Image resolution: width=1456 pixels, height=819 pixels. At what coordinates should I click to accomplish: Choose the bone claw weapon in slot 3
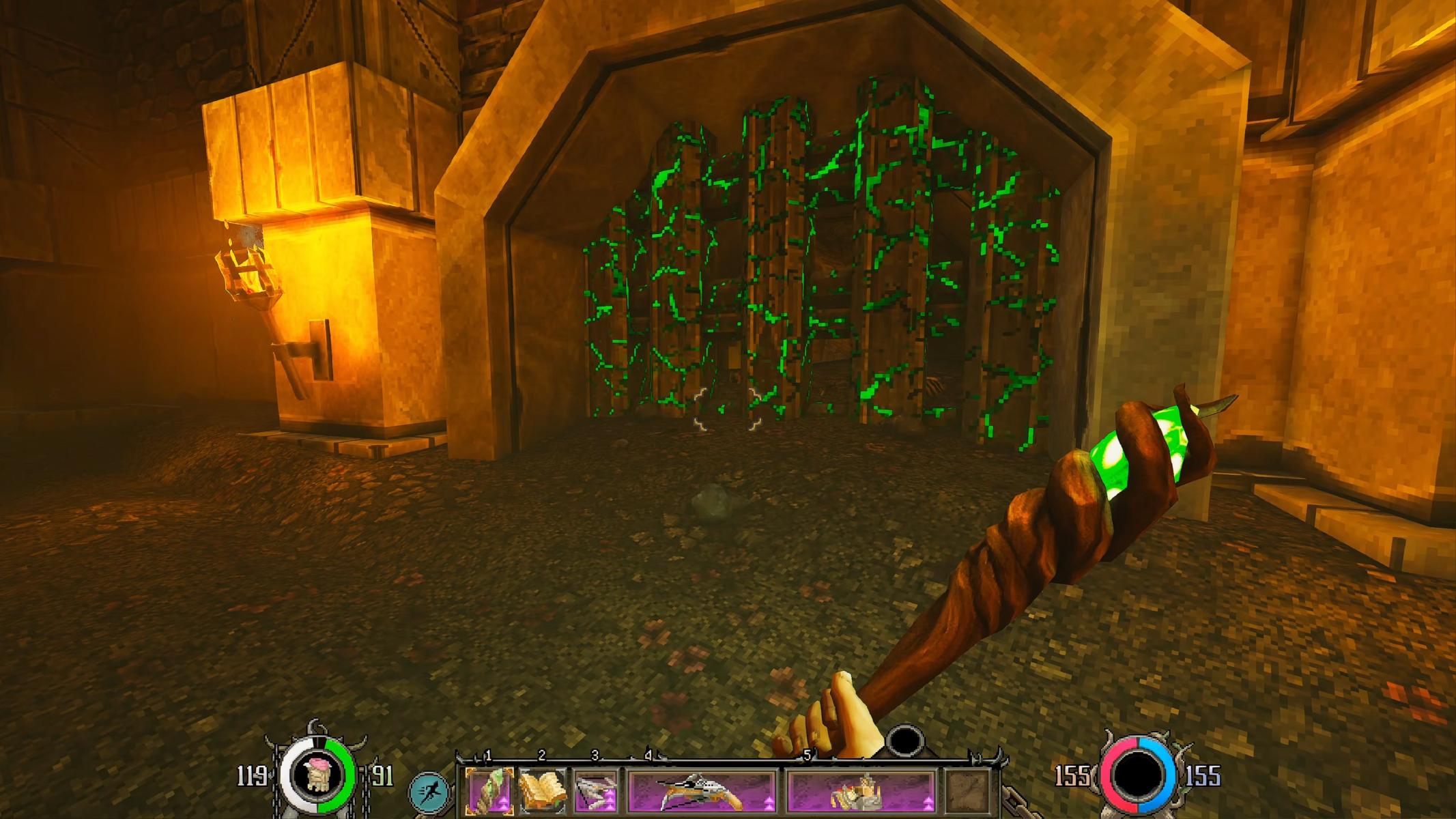[596, 790]
